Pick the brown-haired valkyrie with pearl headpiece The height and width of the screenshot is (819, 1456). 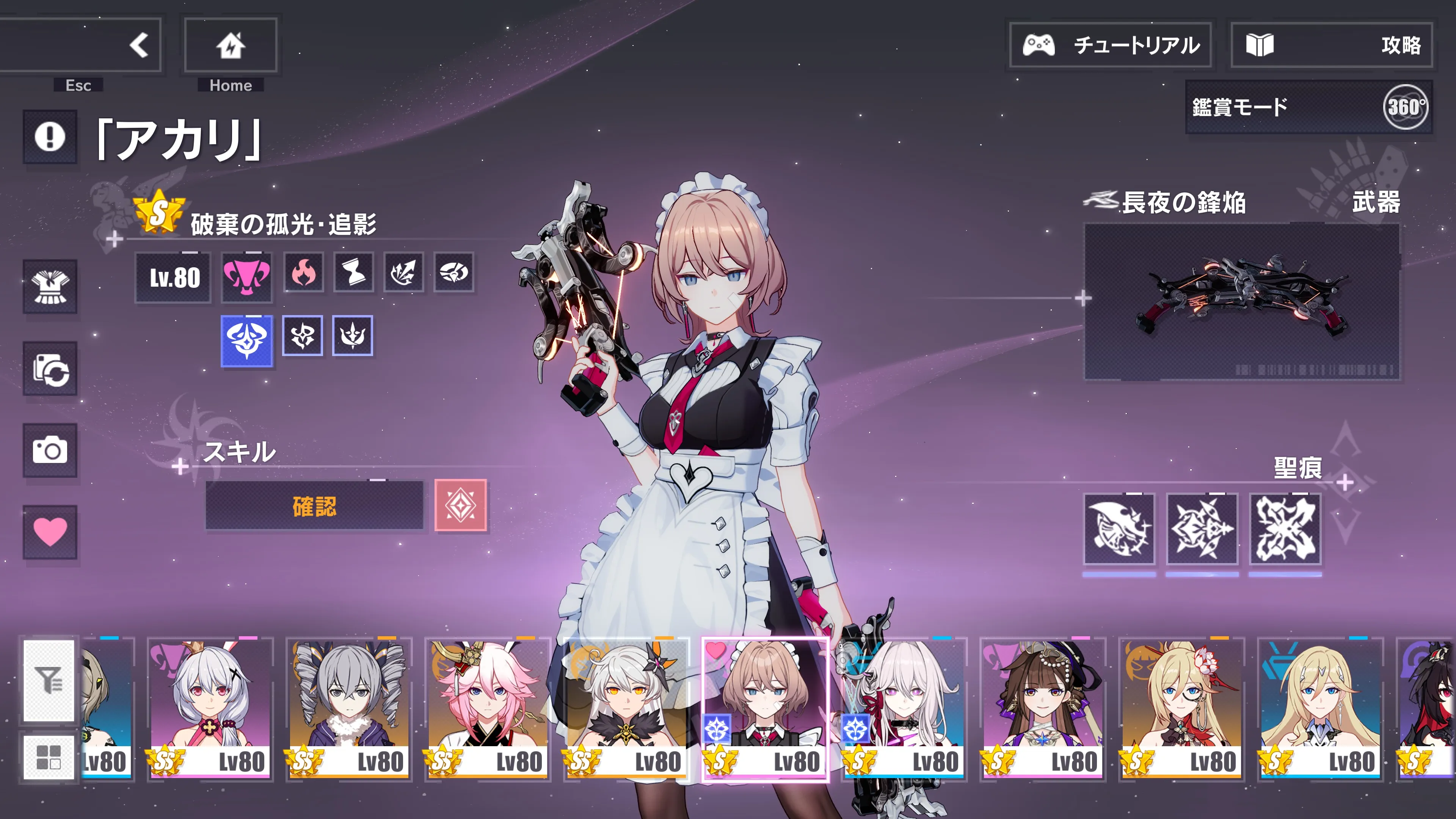pyautogui.click(x=1042, y=709)
